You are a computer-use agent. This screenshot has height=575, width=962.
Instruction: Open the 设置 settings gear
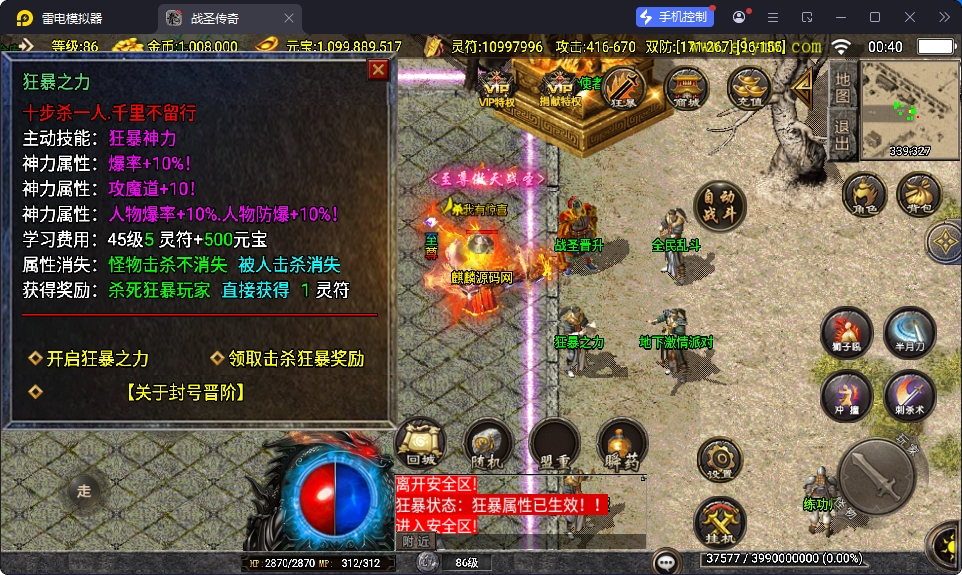tap(720, 459)
